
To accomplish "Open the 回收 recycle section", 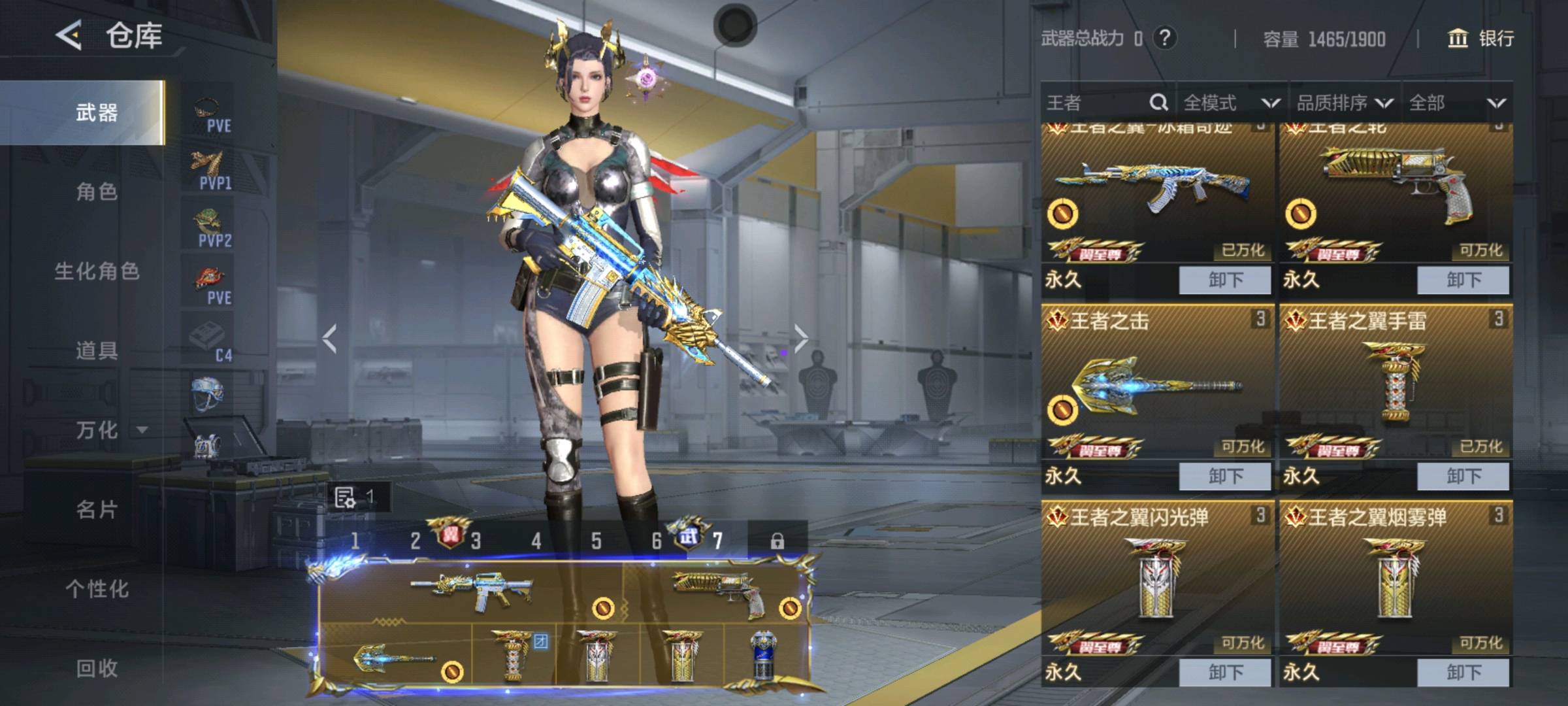I will point(97,668).
